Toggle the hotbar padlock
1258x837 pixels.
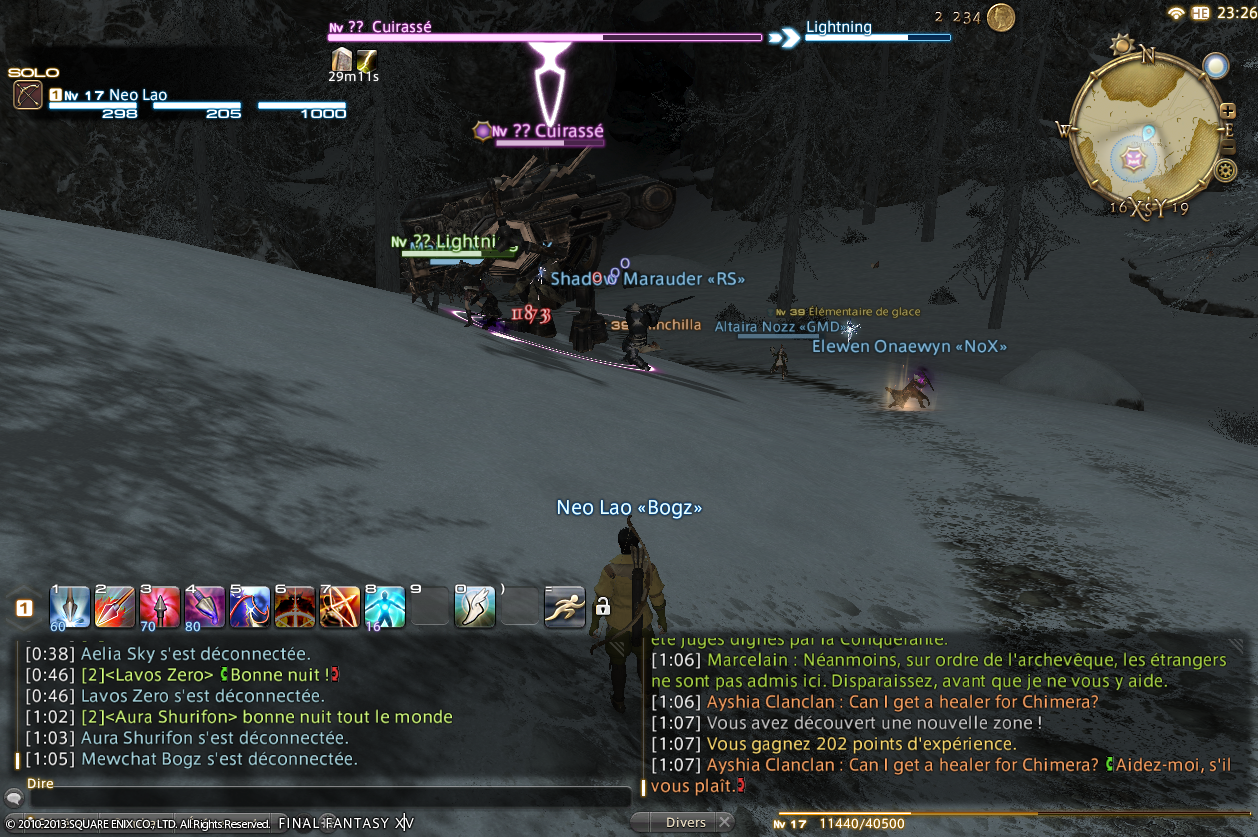602,606
